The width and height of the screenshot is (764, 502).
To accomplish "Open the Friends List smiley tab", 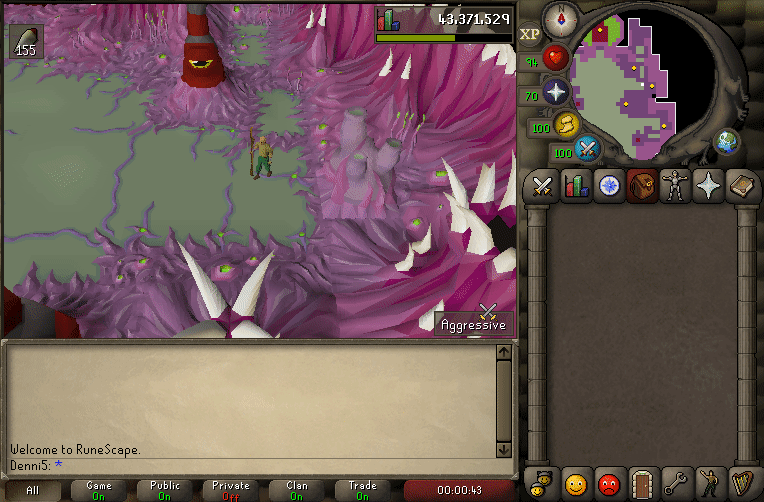I will 575,484.
